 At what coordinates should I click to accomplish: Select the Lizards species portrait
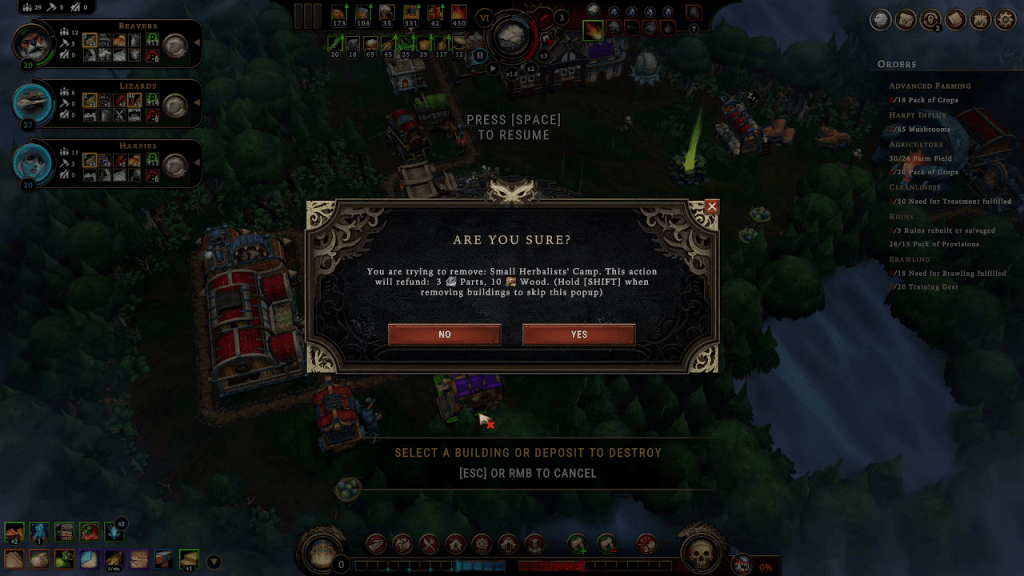tap(30, 101)
